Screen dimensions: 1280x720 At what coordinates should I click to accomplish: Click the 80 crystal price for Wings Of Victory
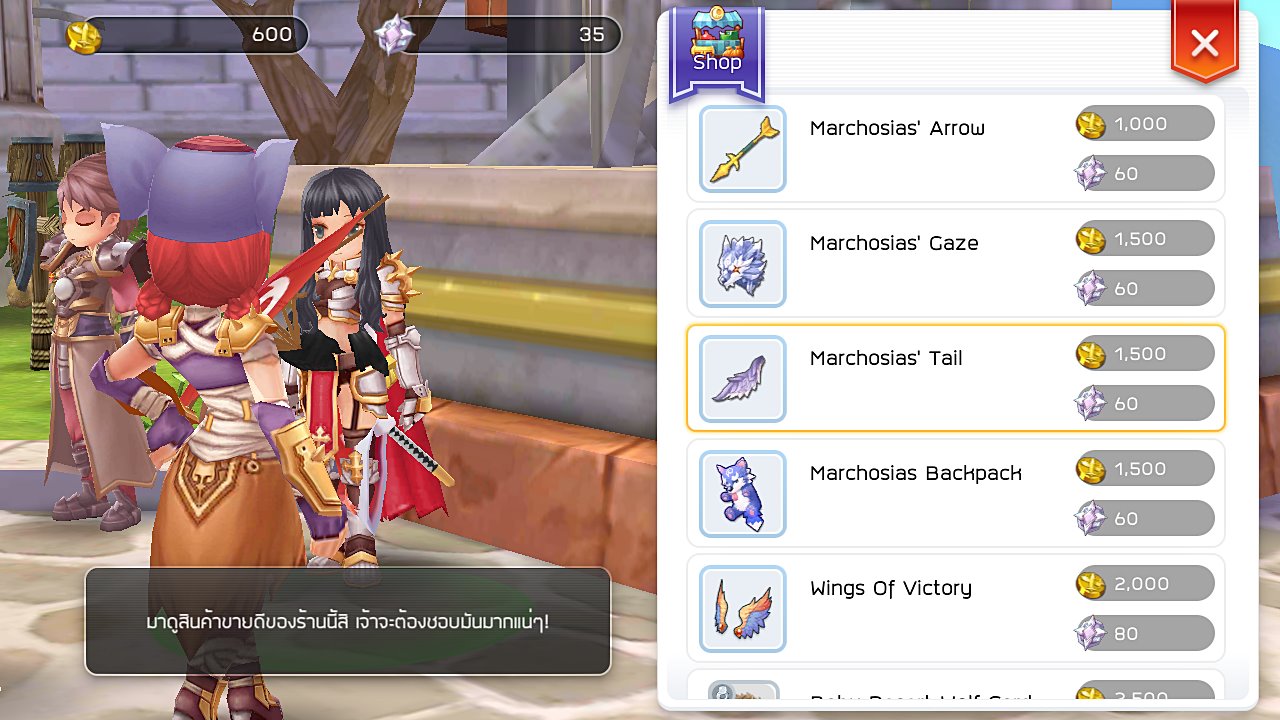click(1145, 633)
